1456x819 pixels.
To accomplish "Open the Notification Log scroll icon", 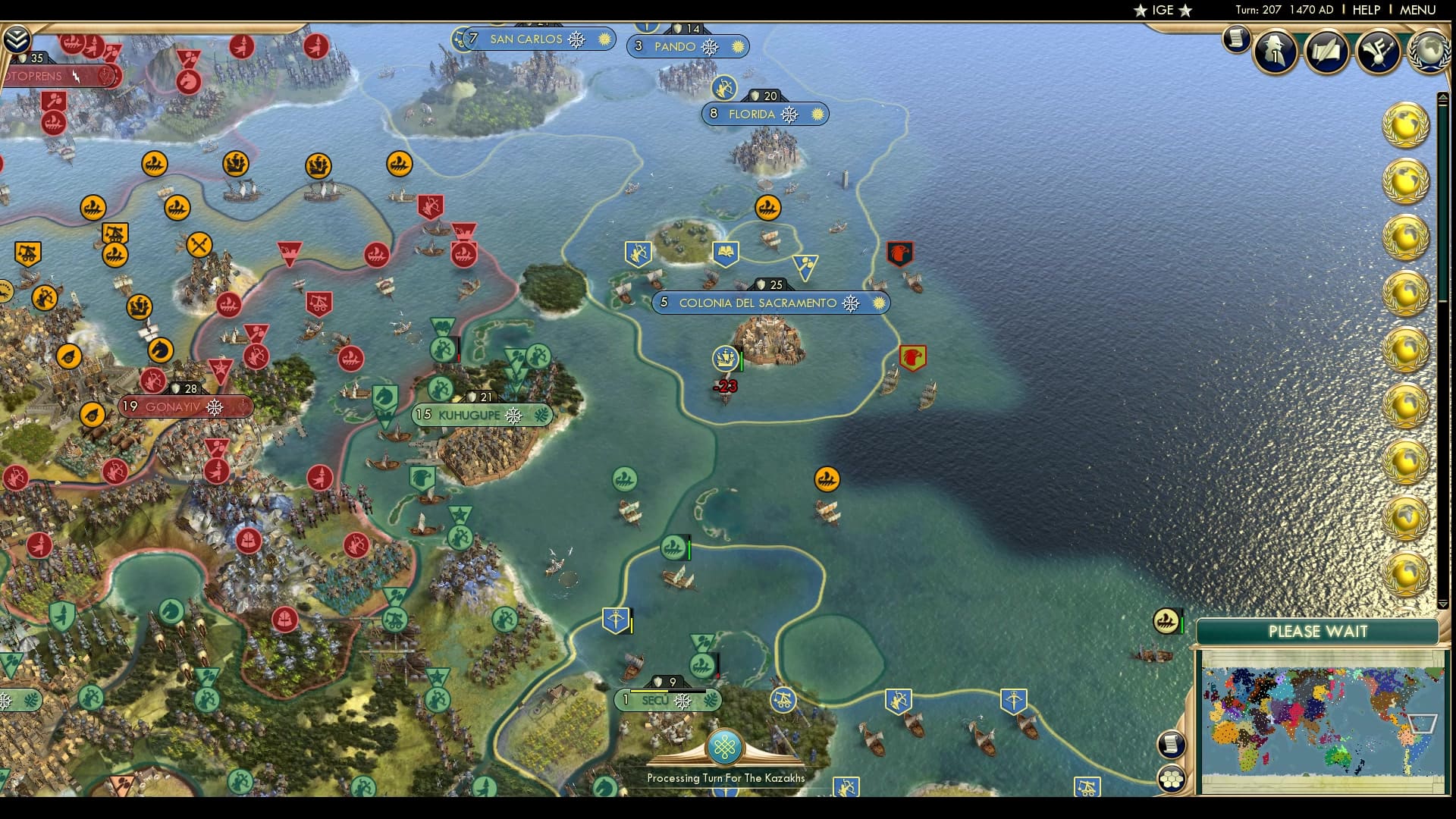I will (1237, 39).
